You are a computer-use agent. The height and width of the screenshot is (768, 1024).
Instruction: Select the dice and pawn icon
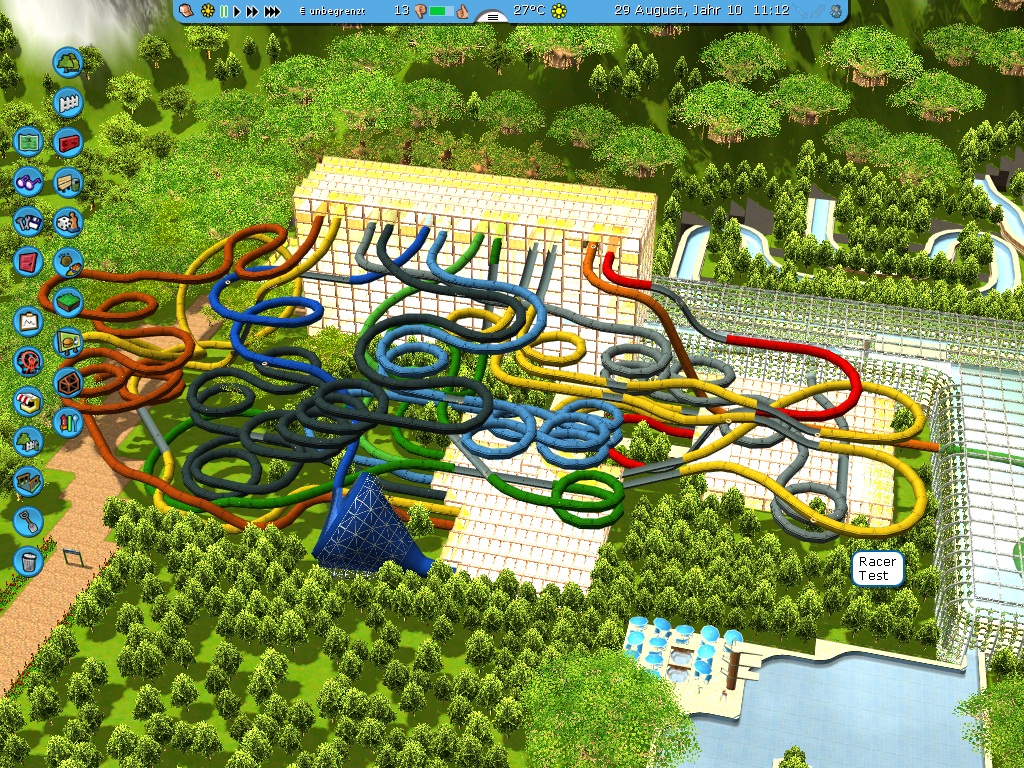(x=68, y=221)
